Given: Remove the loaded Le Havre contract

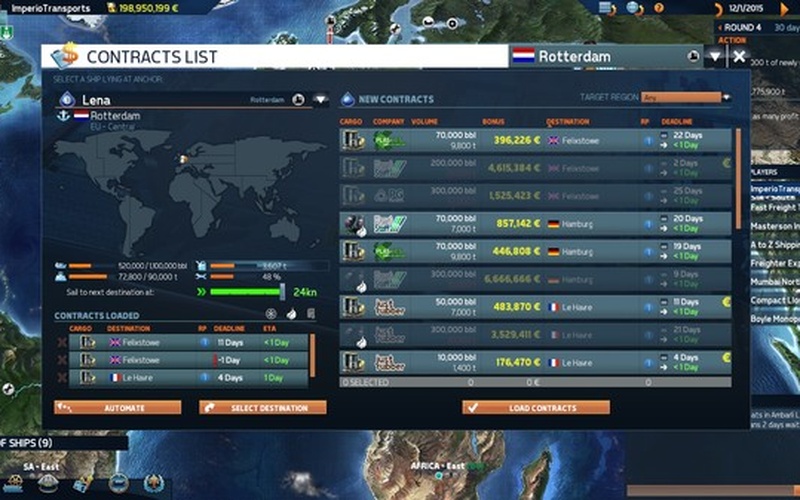Looking at the screenshot, I should [63, 378].
